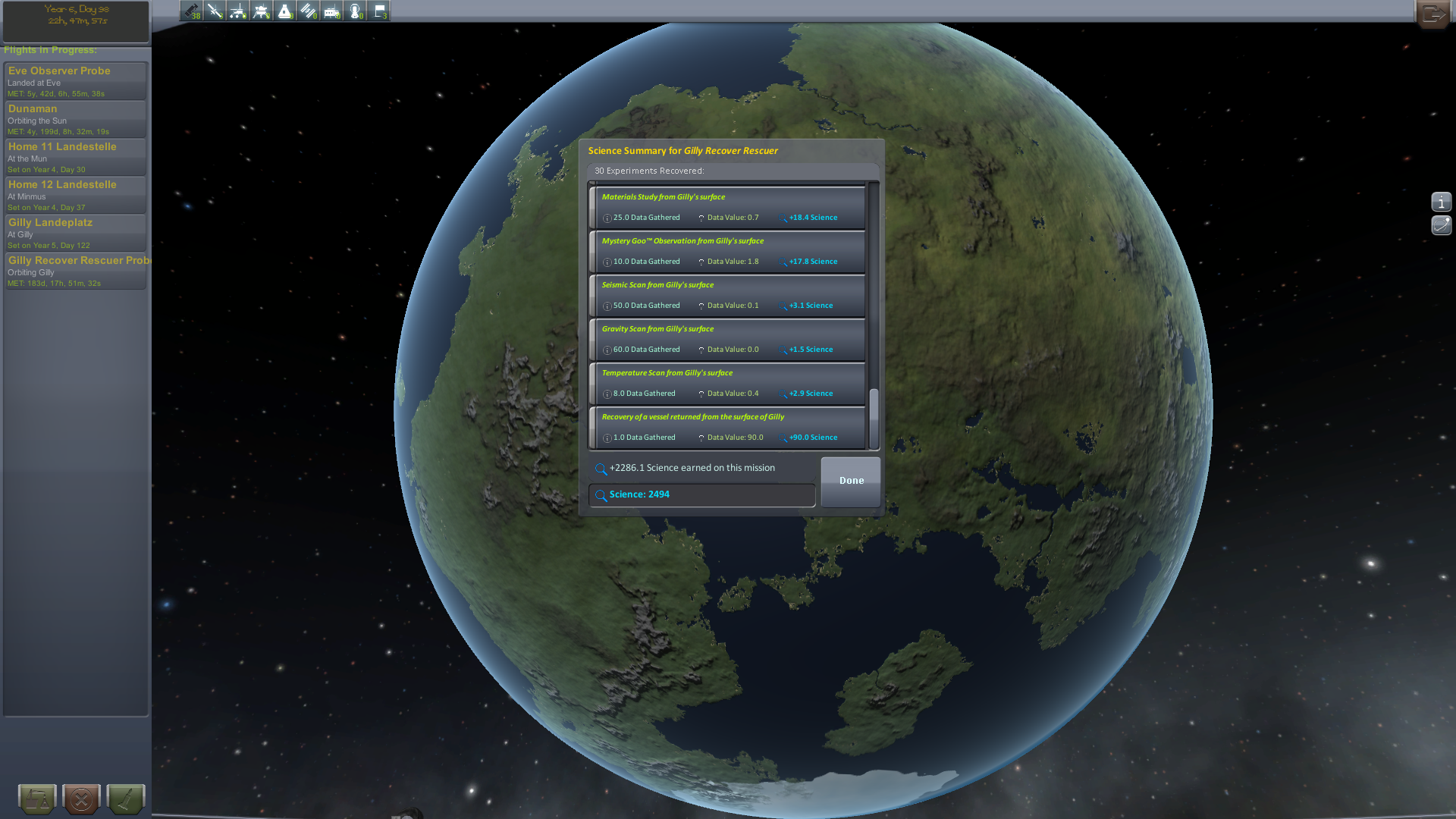
Task: Toggle the probe filter icon
Action: point(215,11)
